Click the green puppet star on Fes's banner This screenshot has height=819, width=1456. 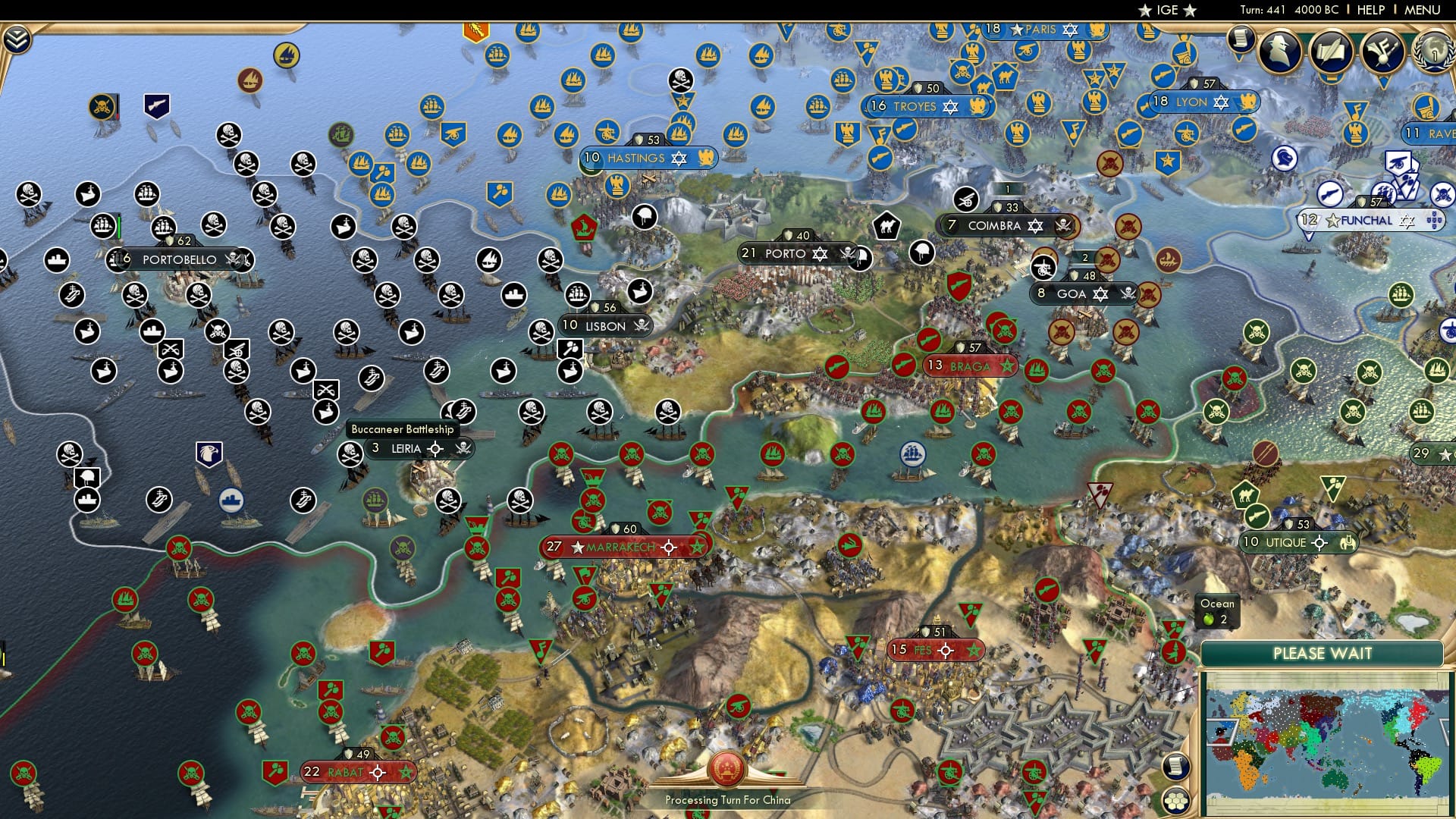coord(973,649)
